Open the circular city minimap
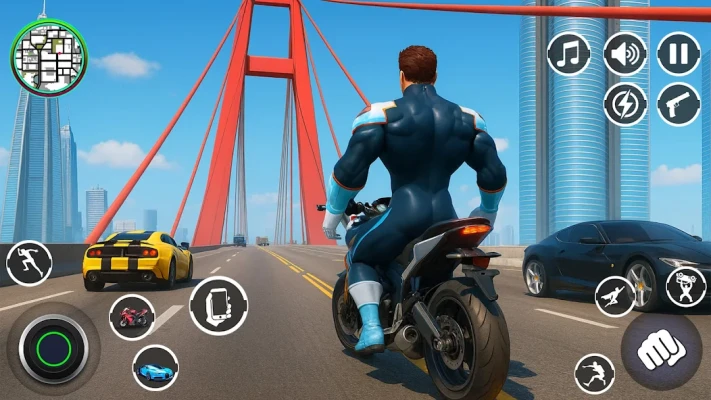The width and height of the screenshot is (711, 400). (x=49, y=53)
